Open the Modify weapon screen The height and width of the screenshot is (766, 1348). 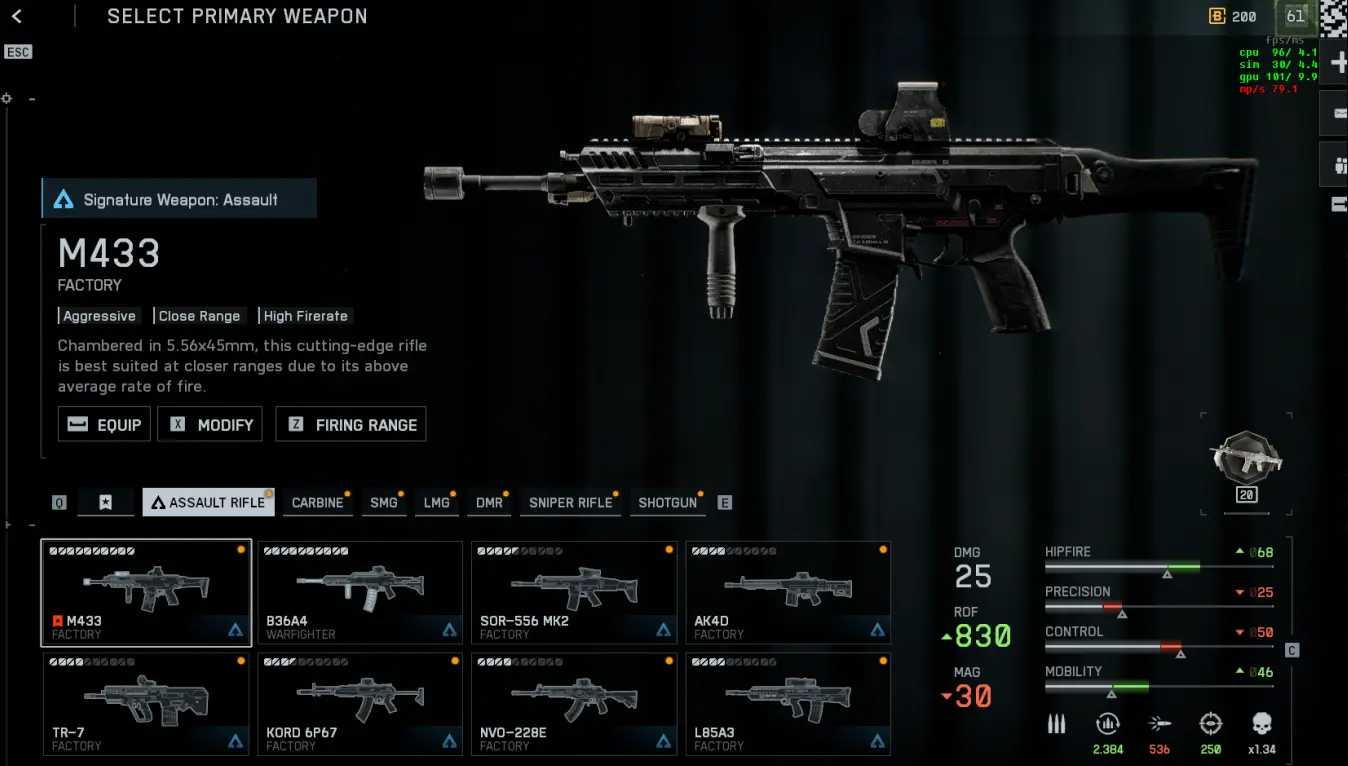213,425
